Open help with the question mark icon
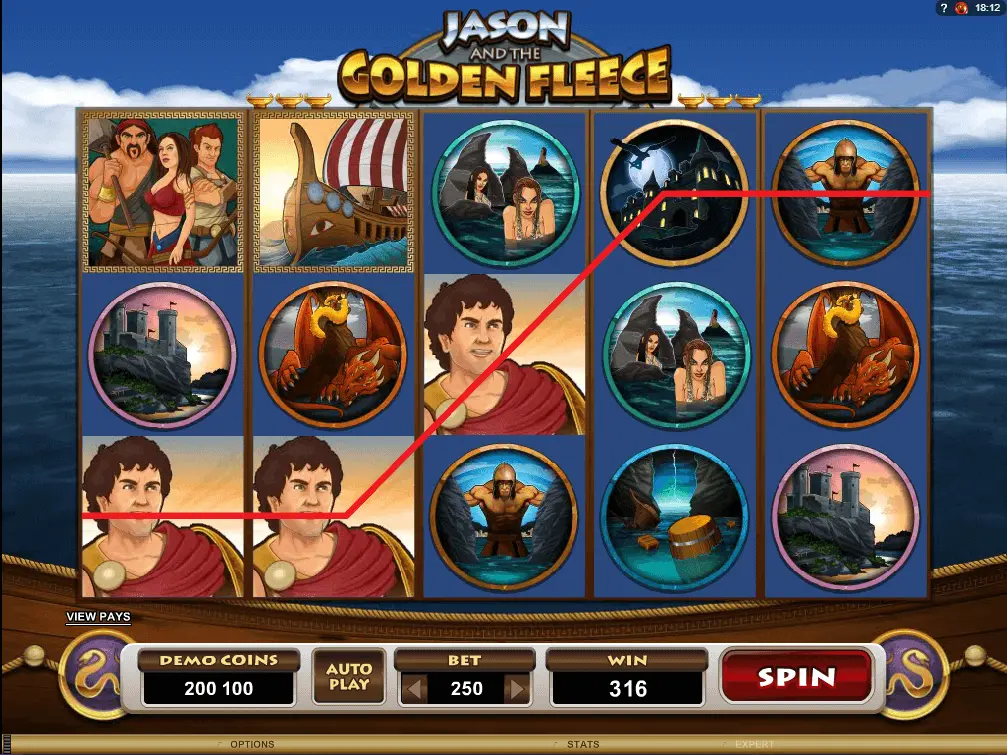 coord(943,8)
